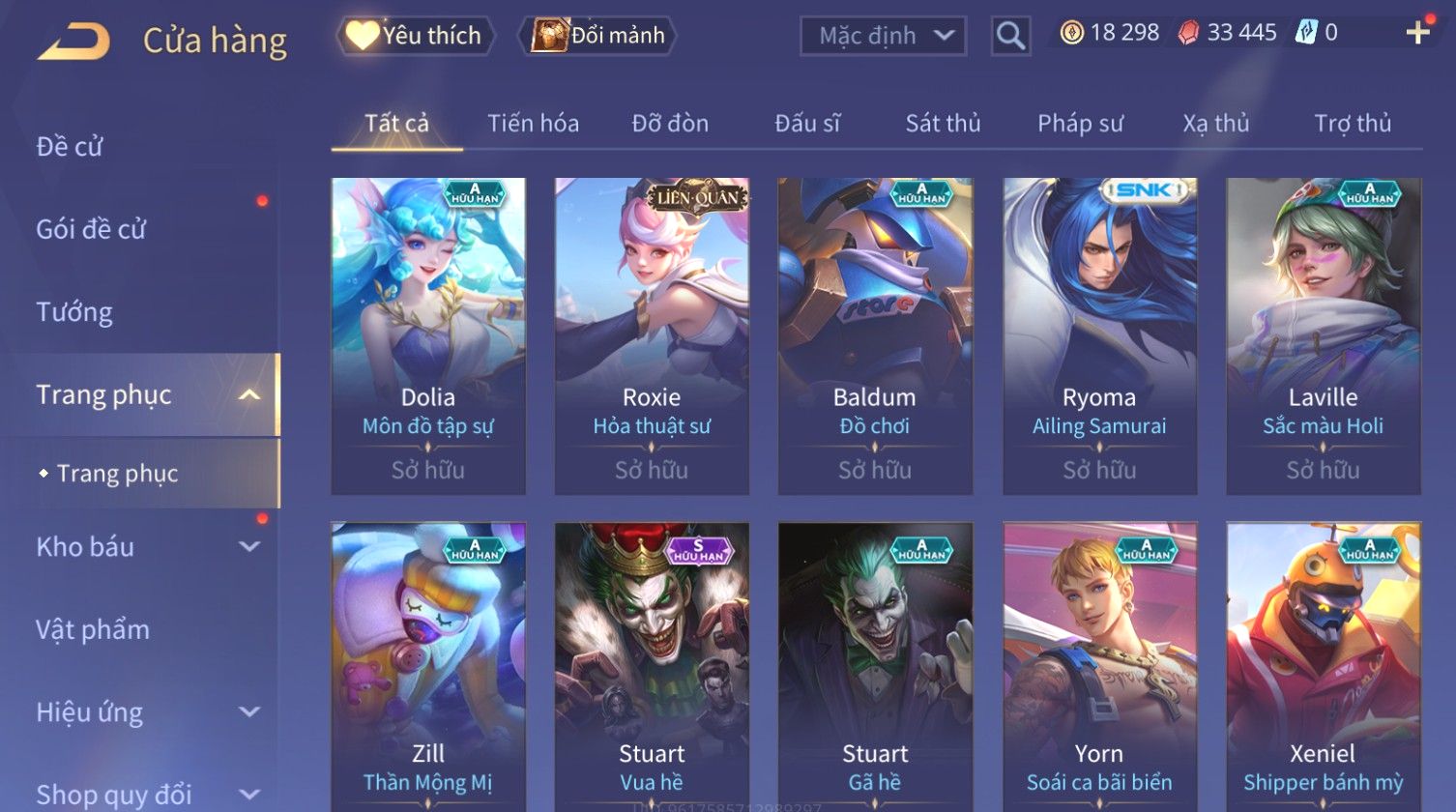Image resolution: width=1456 pixels, height=812 pixels.
Task: Switch to the Đỡ đòn tab
Action: coord(670,124)
